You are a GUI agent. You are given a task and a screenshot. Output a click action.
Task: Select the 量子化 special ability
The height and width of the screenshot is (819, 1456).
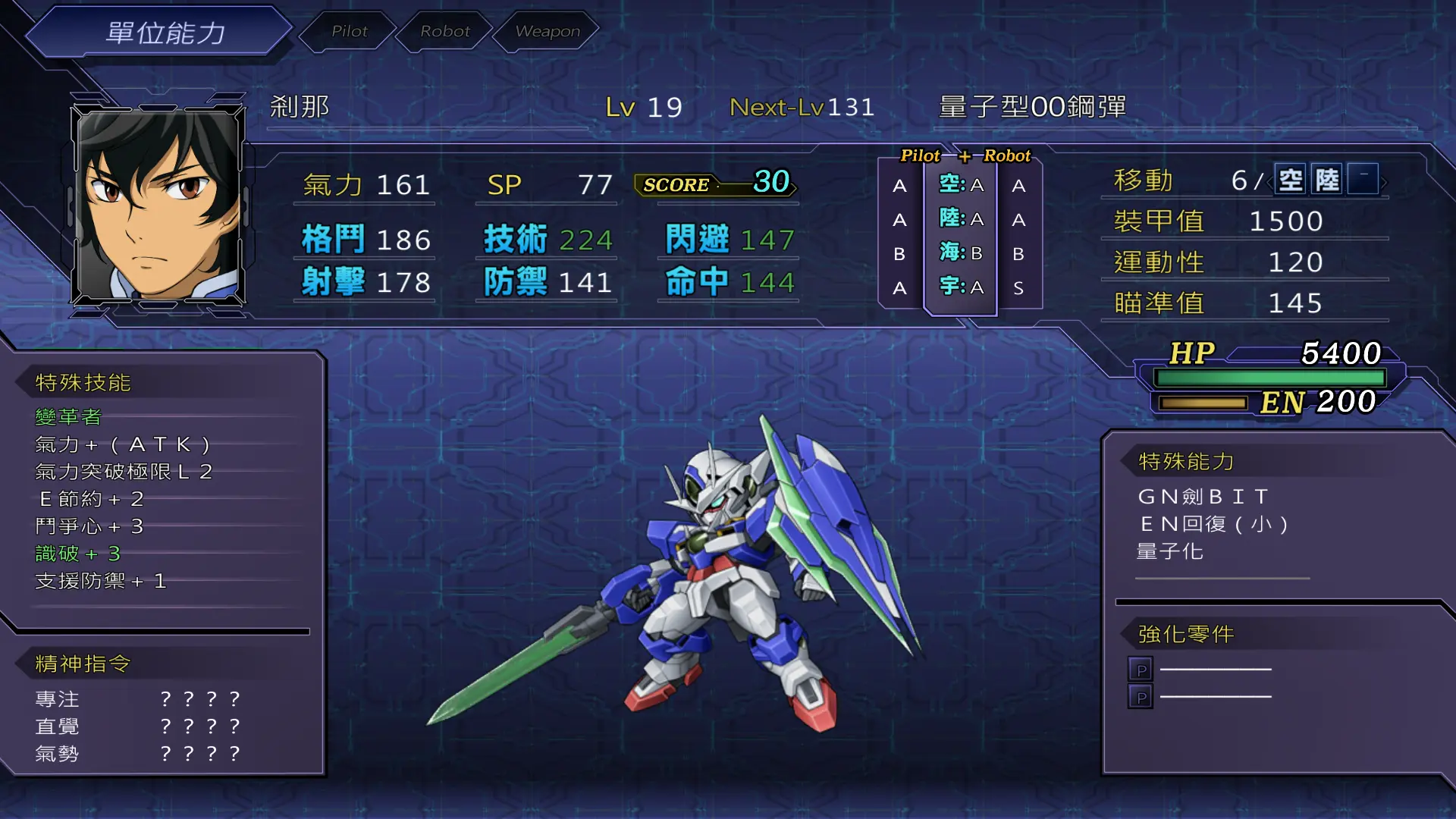click(x=1170, y=551)
